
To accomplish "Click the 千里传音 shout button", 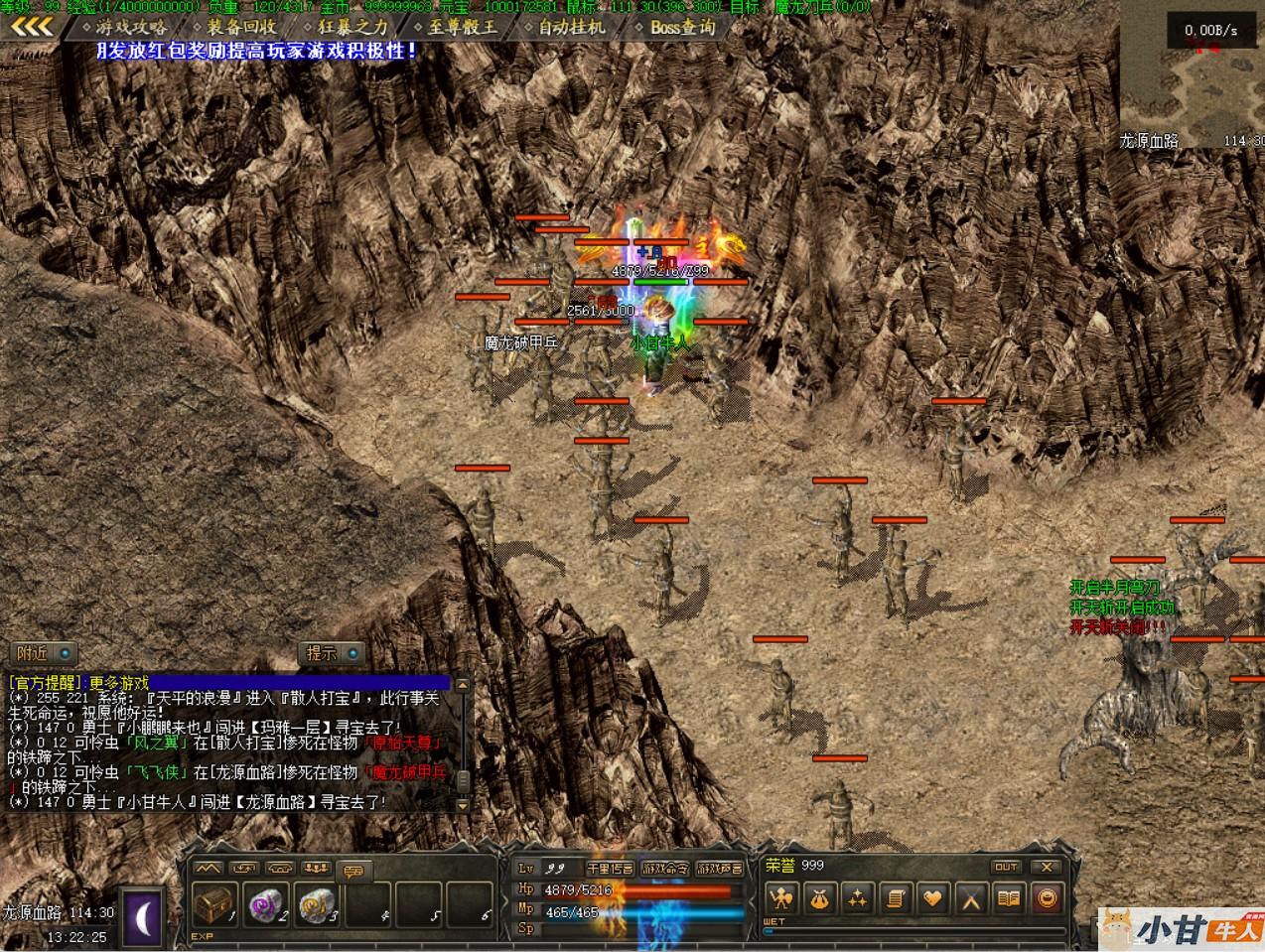I will coord(610,869).
